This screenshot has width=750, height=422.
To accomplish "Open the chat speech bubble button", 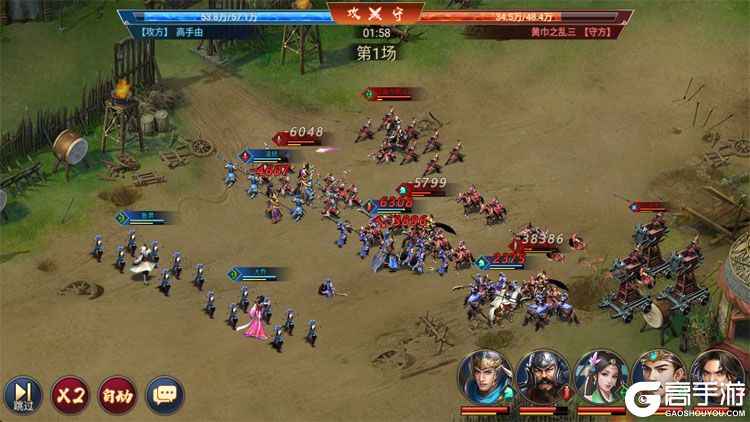I will click(x=165, y=395).
